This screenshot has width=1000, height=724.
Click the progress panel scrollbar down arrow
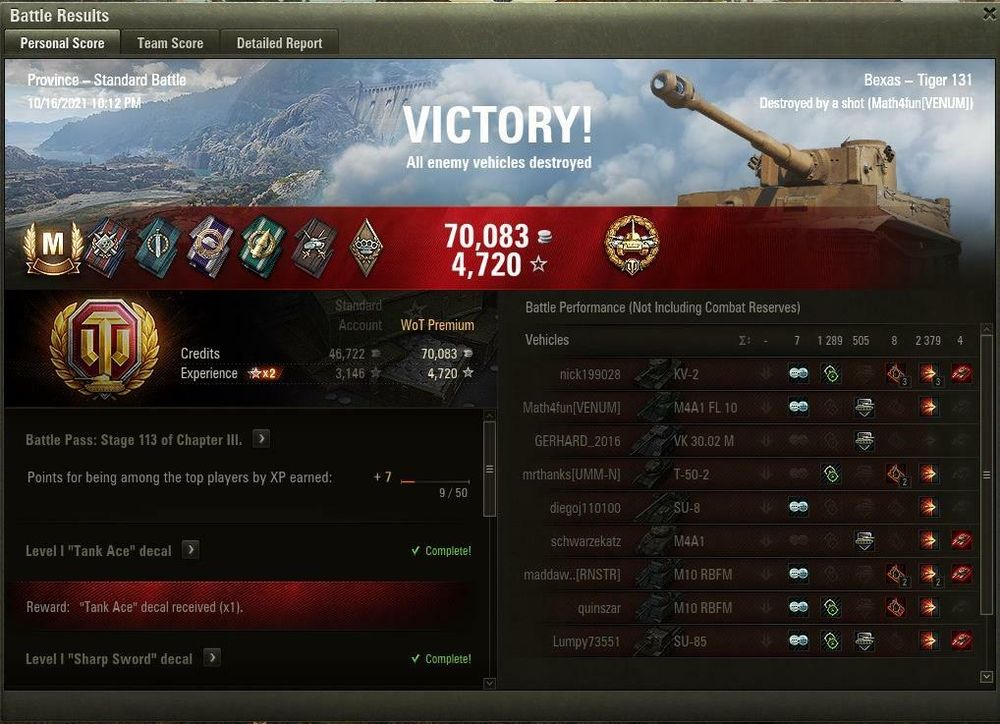click(489, 683)
